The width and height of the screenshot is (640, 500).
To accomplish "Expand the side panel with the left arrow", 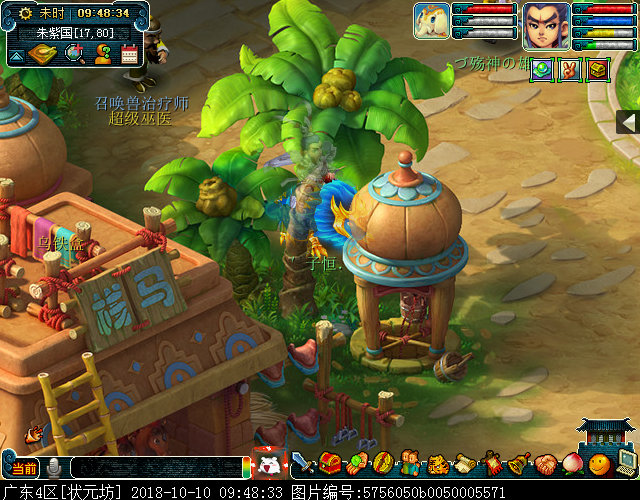I will (628, 122).
